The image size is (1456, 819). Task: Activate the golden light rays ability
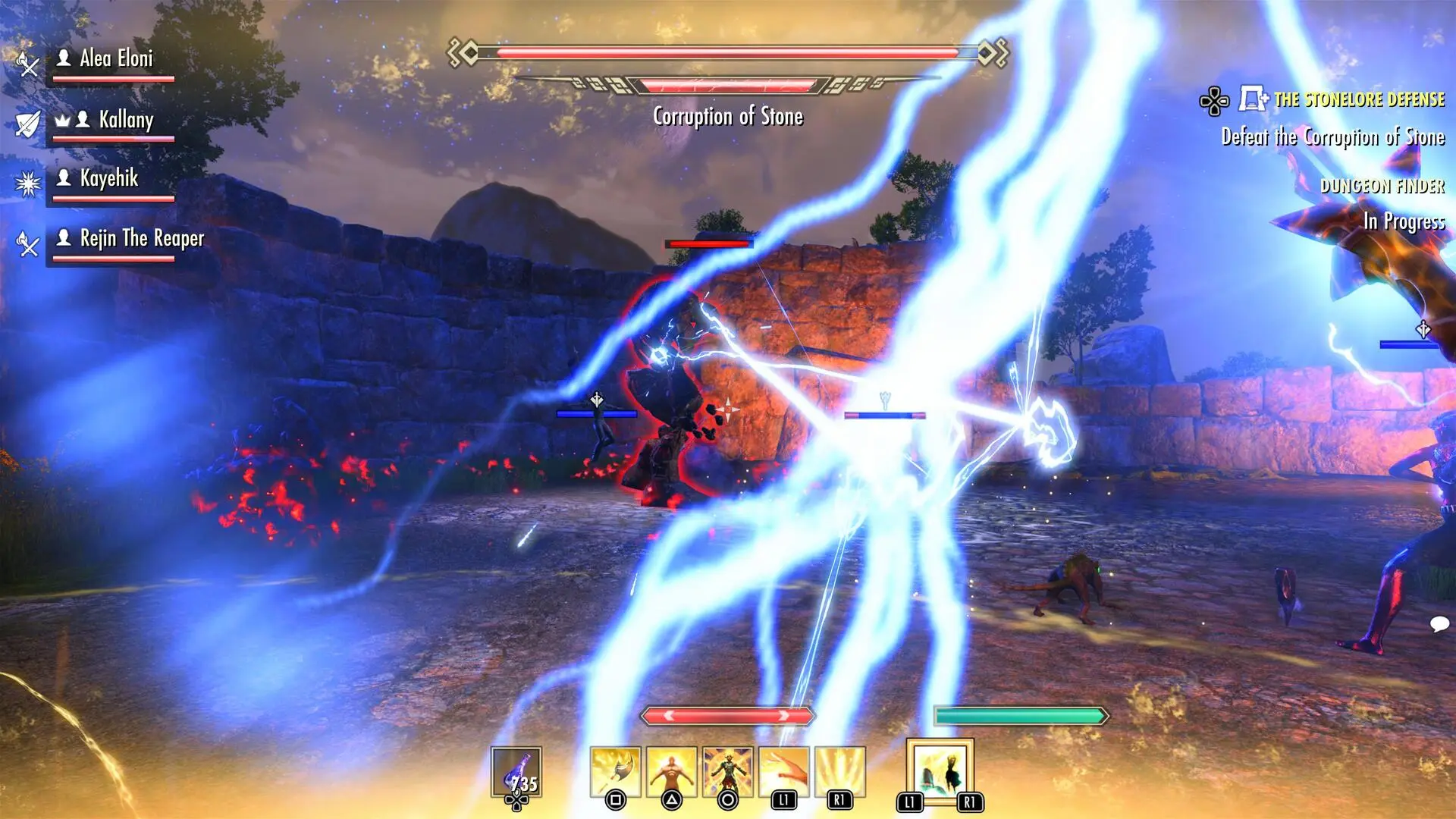point(839,771)
